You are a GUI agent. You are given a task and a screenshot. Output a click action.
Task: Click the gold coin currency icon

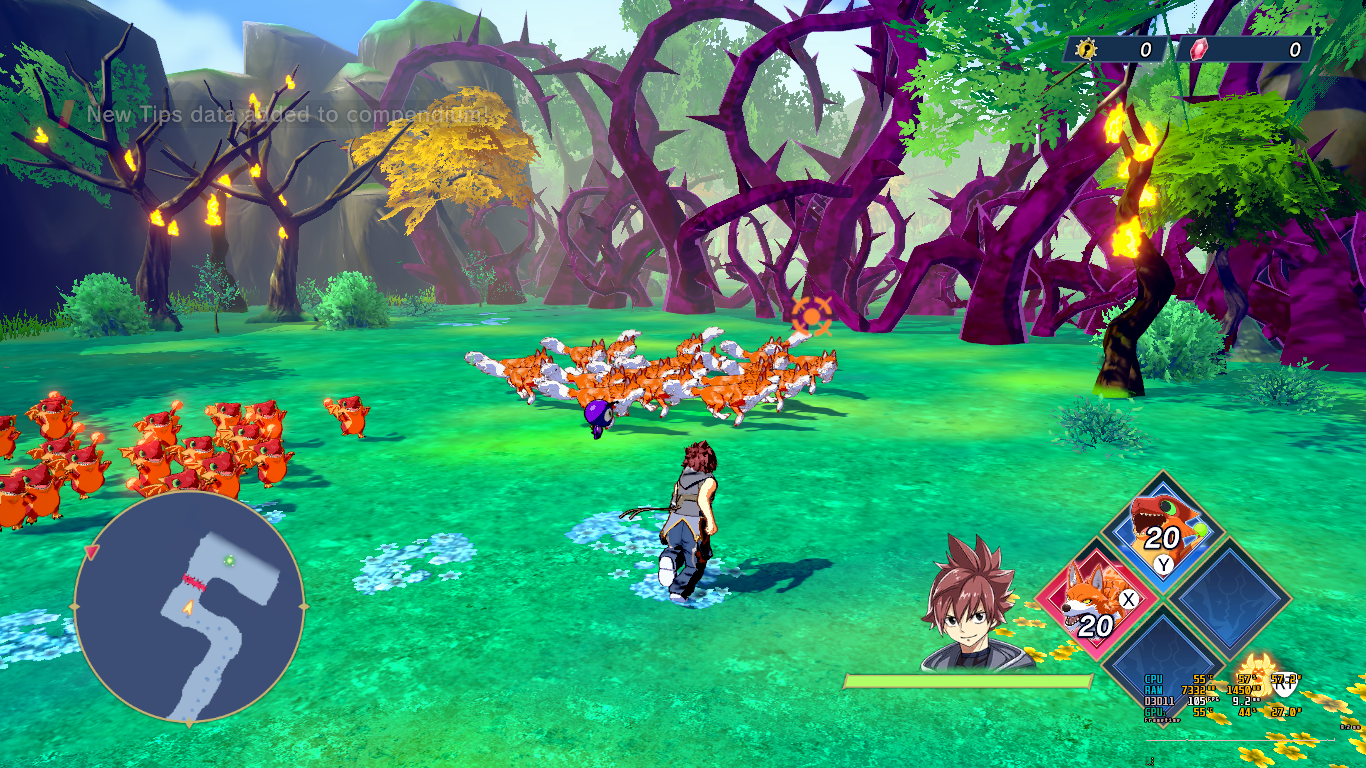[x=1085, y=49]
